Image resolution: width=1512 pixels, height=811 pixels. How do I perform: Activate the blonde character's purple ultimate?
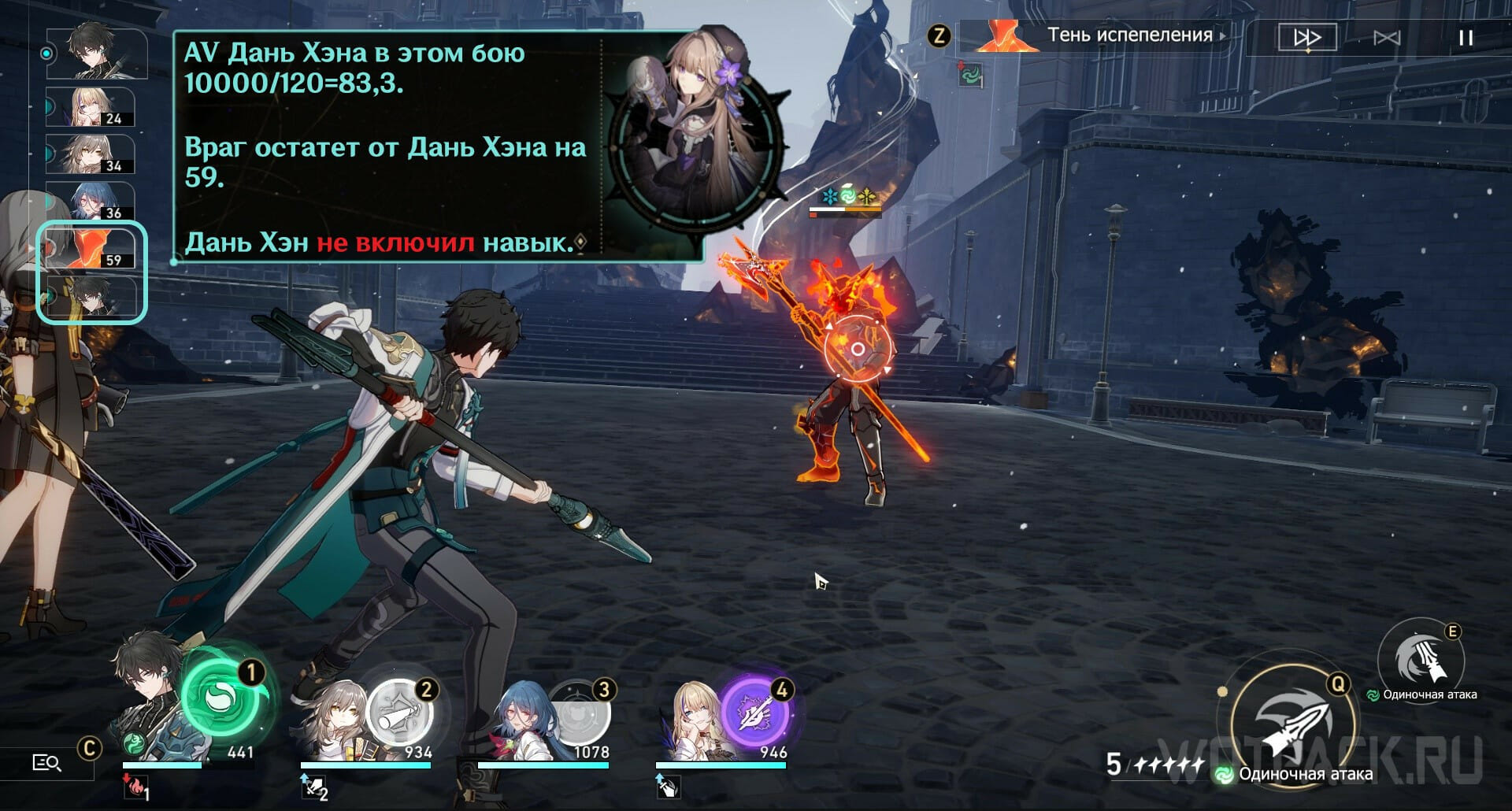[755, 711]
